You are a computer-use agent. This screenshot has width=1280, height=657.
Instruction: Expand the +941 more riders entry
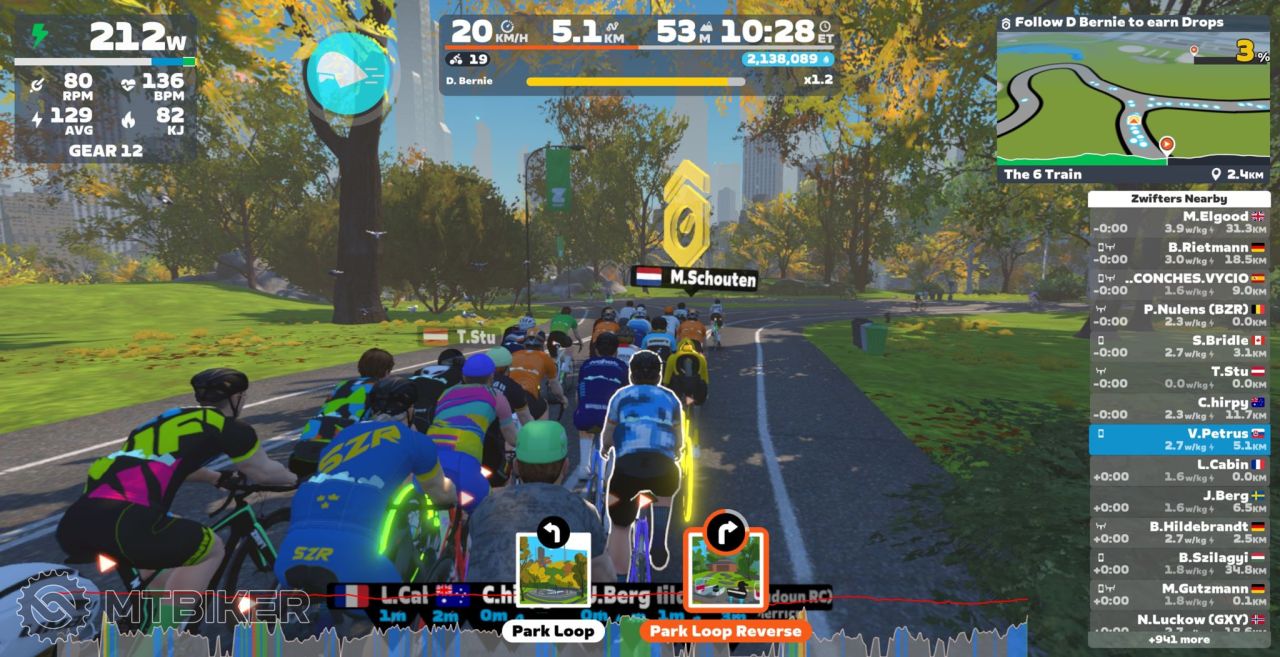point(1179,639)
